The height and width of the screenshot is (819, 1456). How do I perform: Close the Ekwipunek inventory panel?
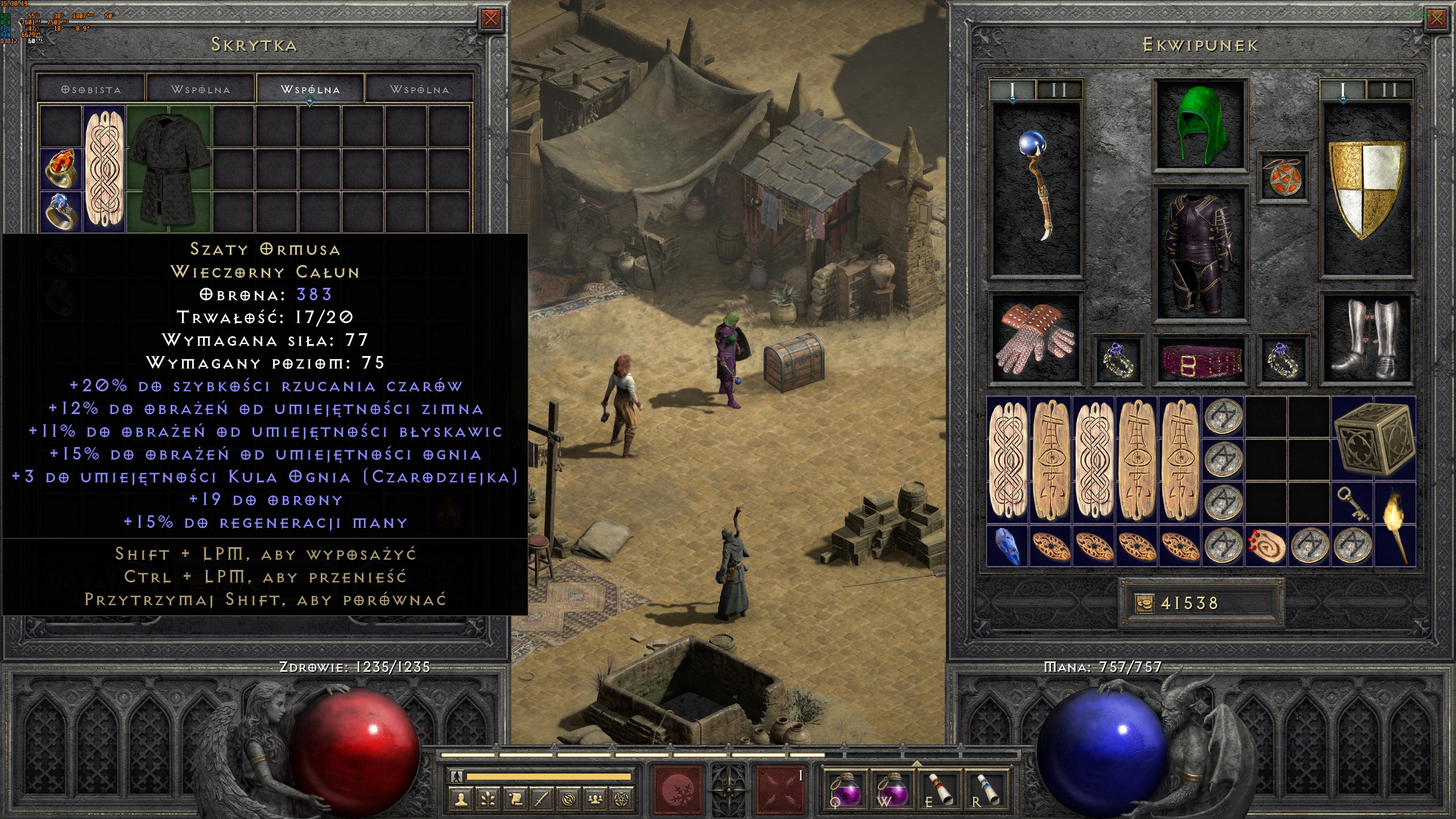click(x=1436, y=19)
